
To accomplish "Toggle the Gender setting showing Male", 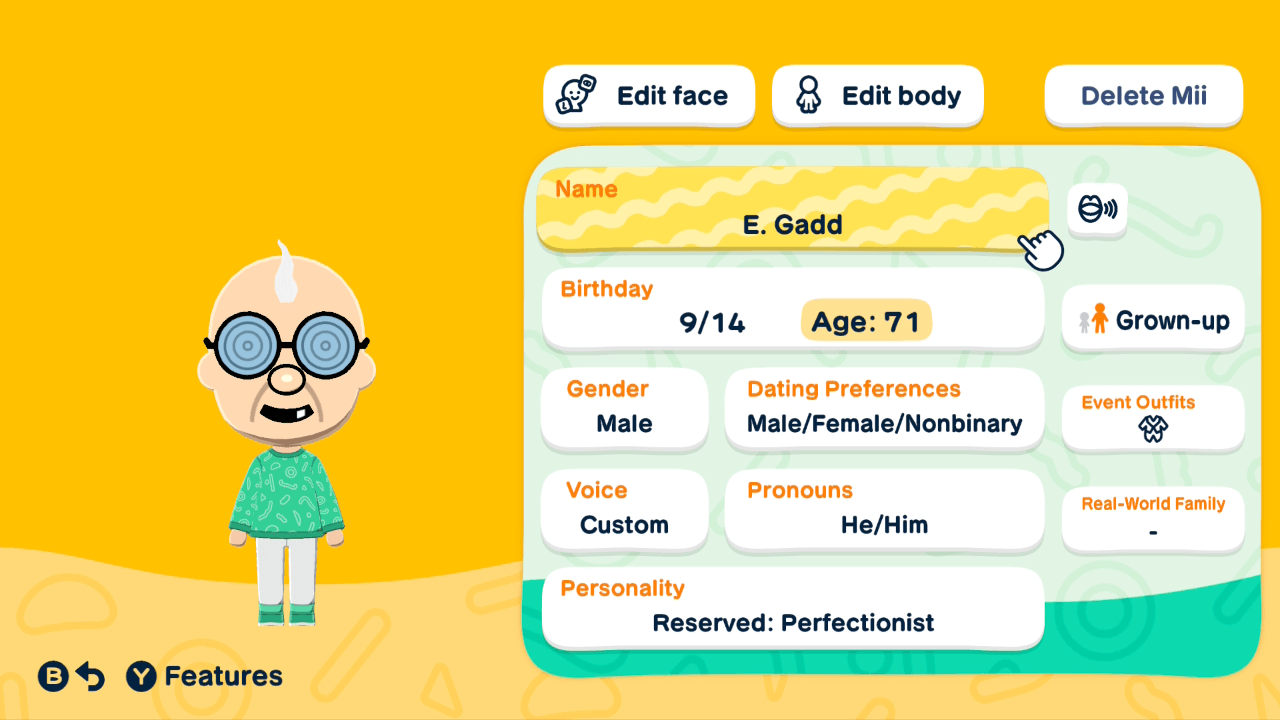I will (624, 408).
